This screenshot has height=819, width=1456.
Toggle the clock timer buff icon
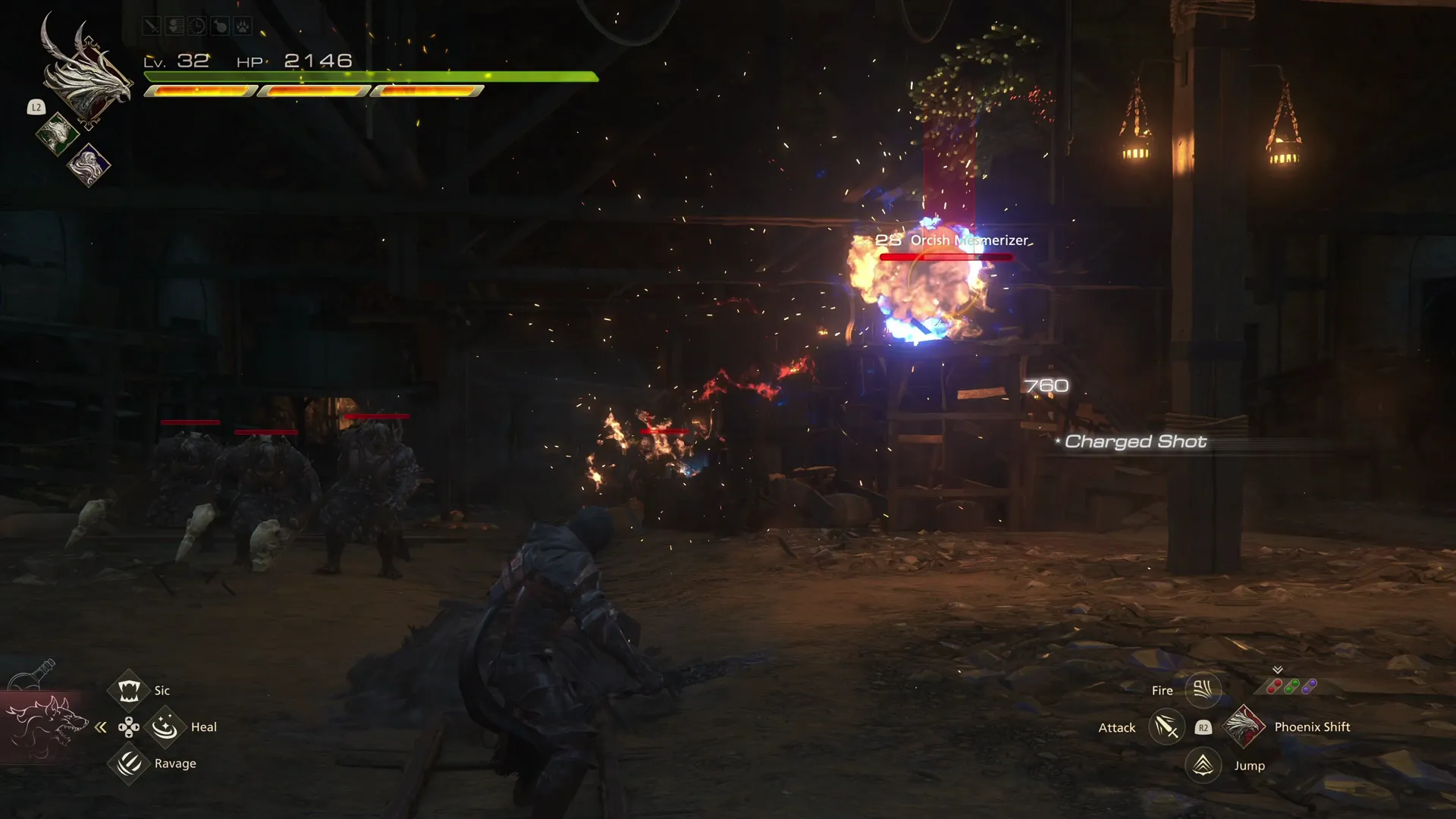(196, 25)
